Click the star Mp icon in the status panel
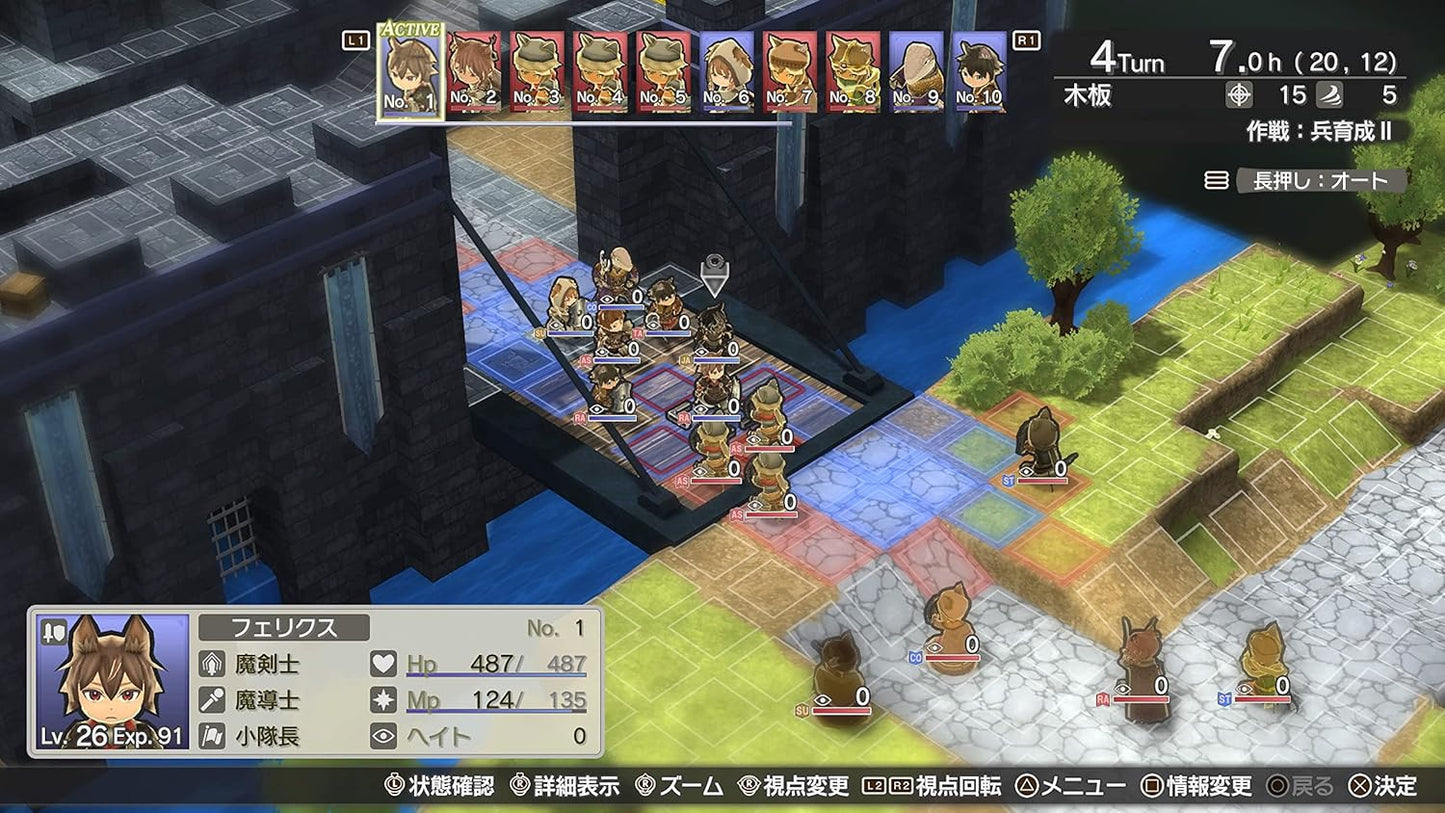This screenshot has width=1445, height=813. point(382,700)
